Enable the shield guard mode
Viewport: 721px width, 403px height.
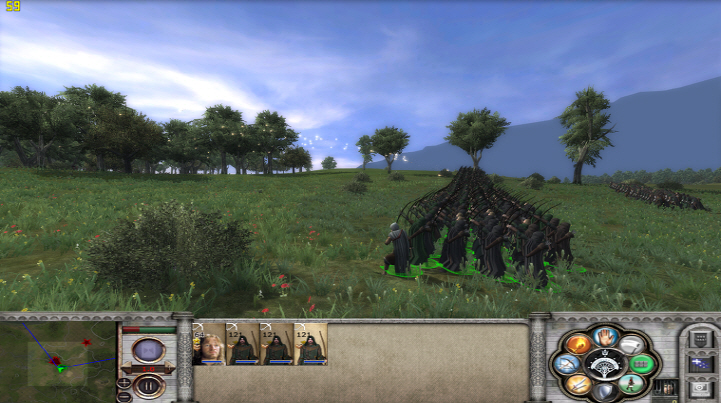click(603, 391)
